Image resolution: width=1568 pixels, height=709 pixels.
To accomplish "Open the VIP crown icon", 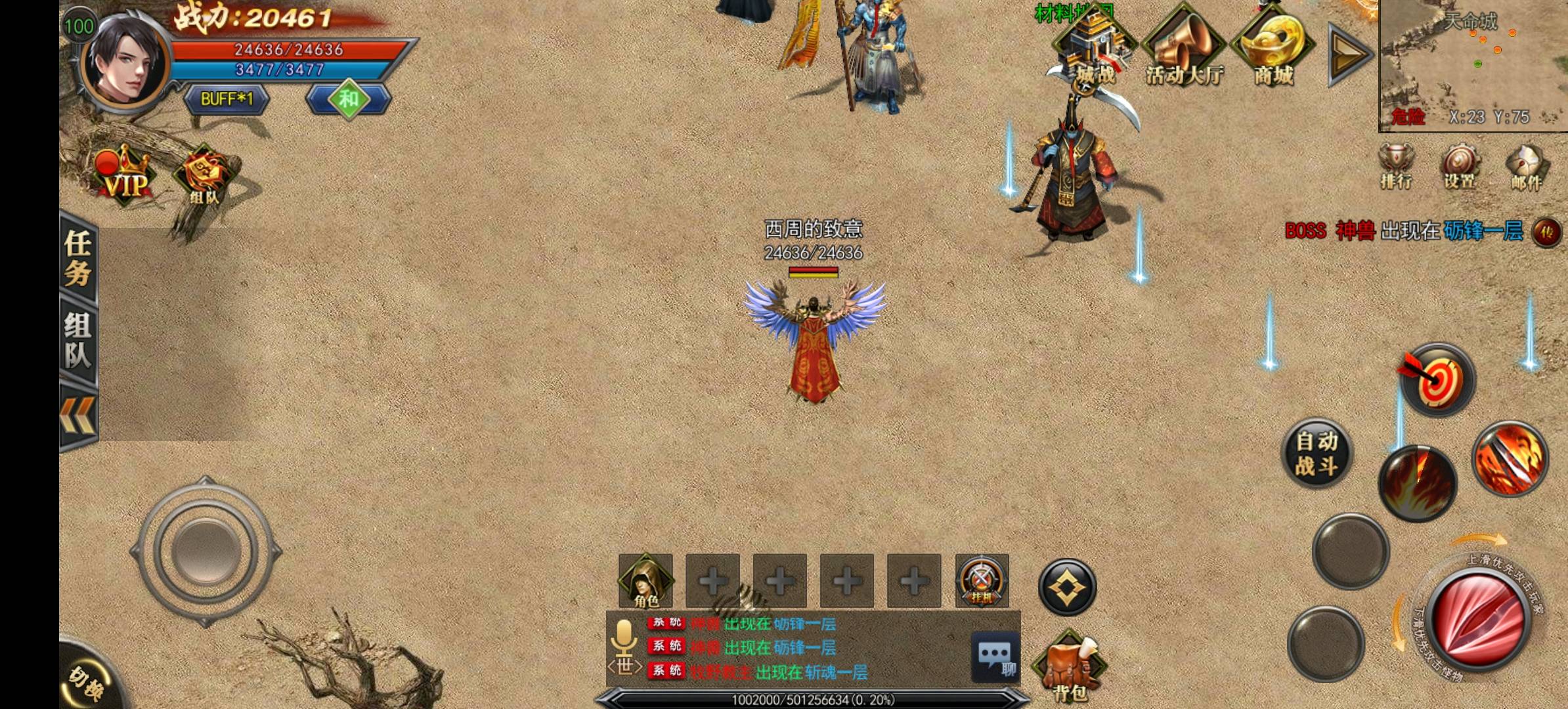I will [125, 175].
